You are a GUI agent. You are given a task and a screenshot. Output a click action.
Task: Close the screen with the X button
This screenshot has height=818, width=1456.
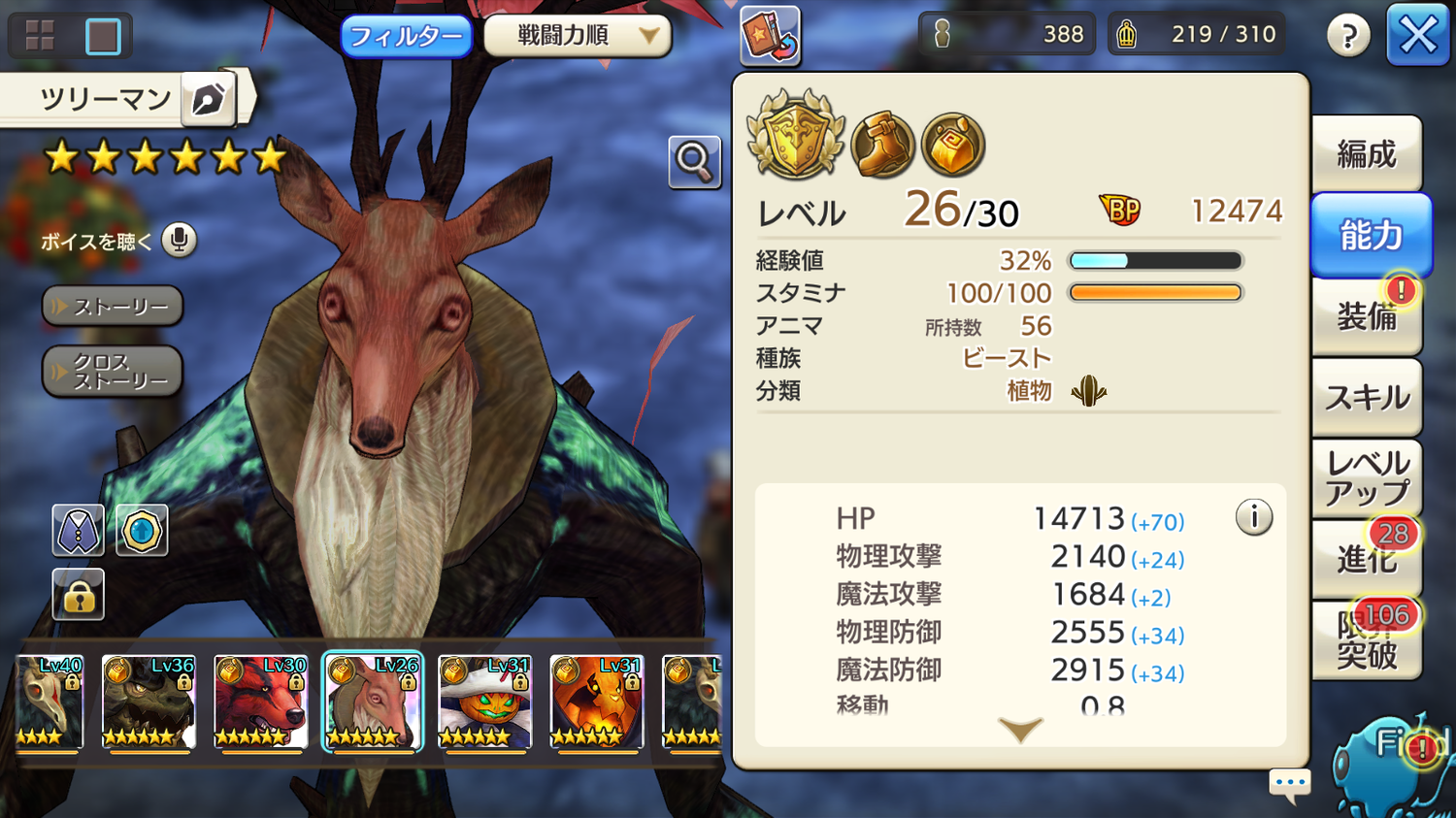pyautogui.click(x=1418, y=36)
